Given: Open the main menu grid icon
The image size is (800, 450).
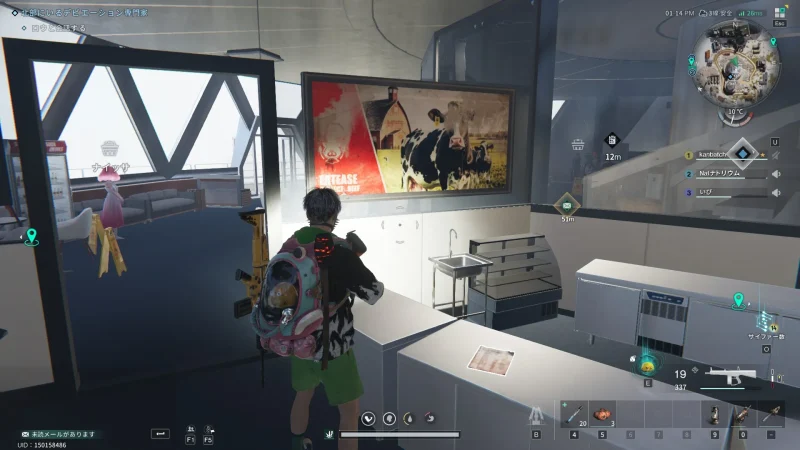Looking at the screenshot, I should click(781, 11).
